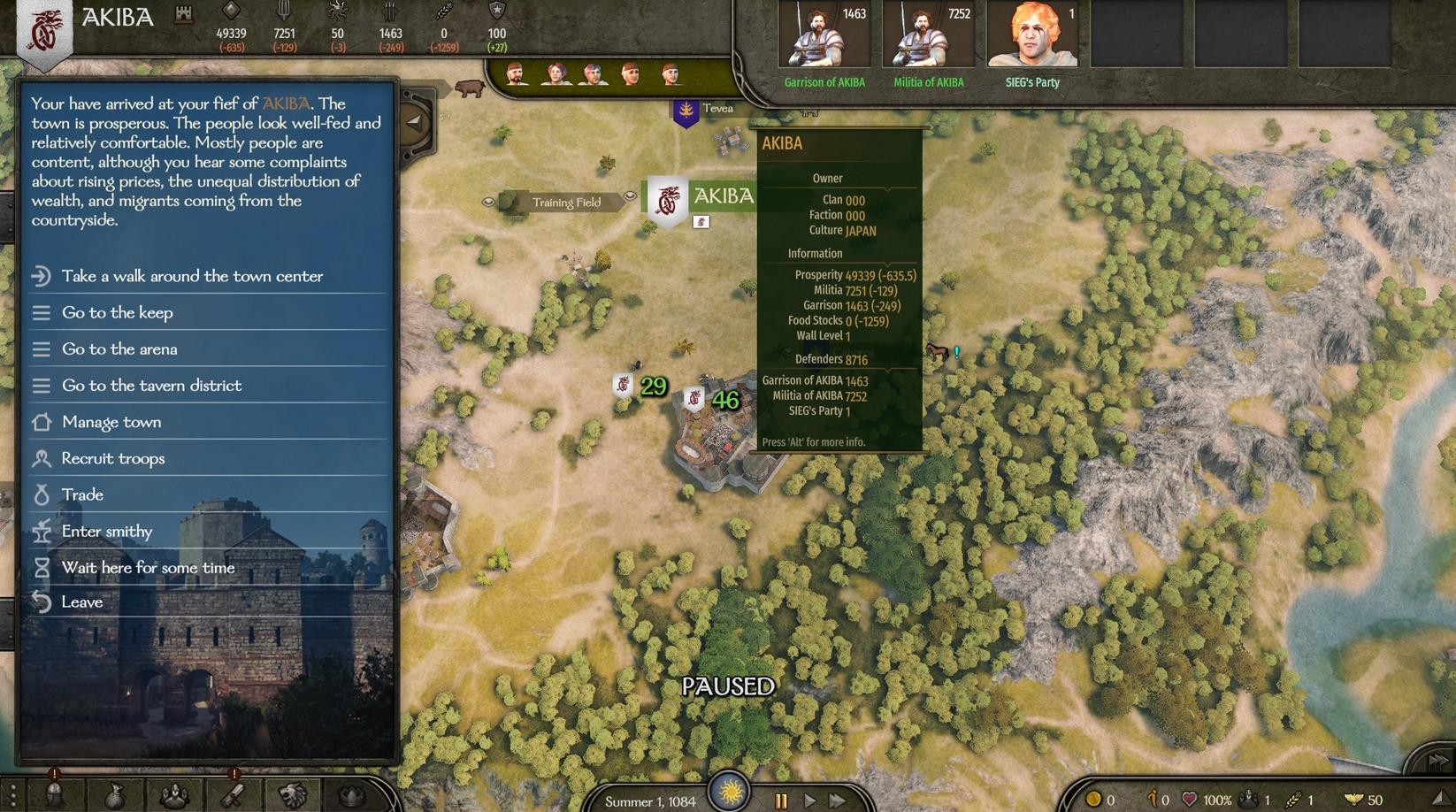The height and width of the screenshot is (812, 1456).
Task: Open the Trade menu entry
Action: click(82, 494)
